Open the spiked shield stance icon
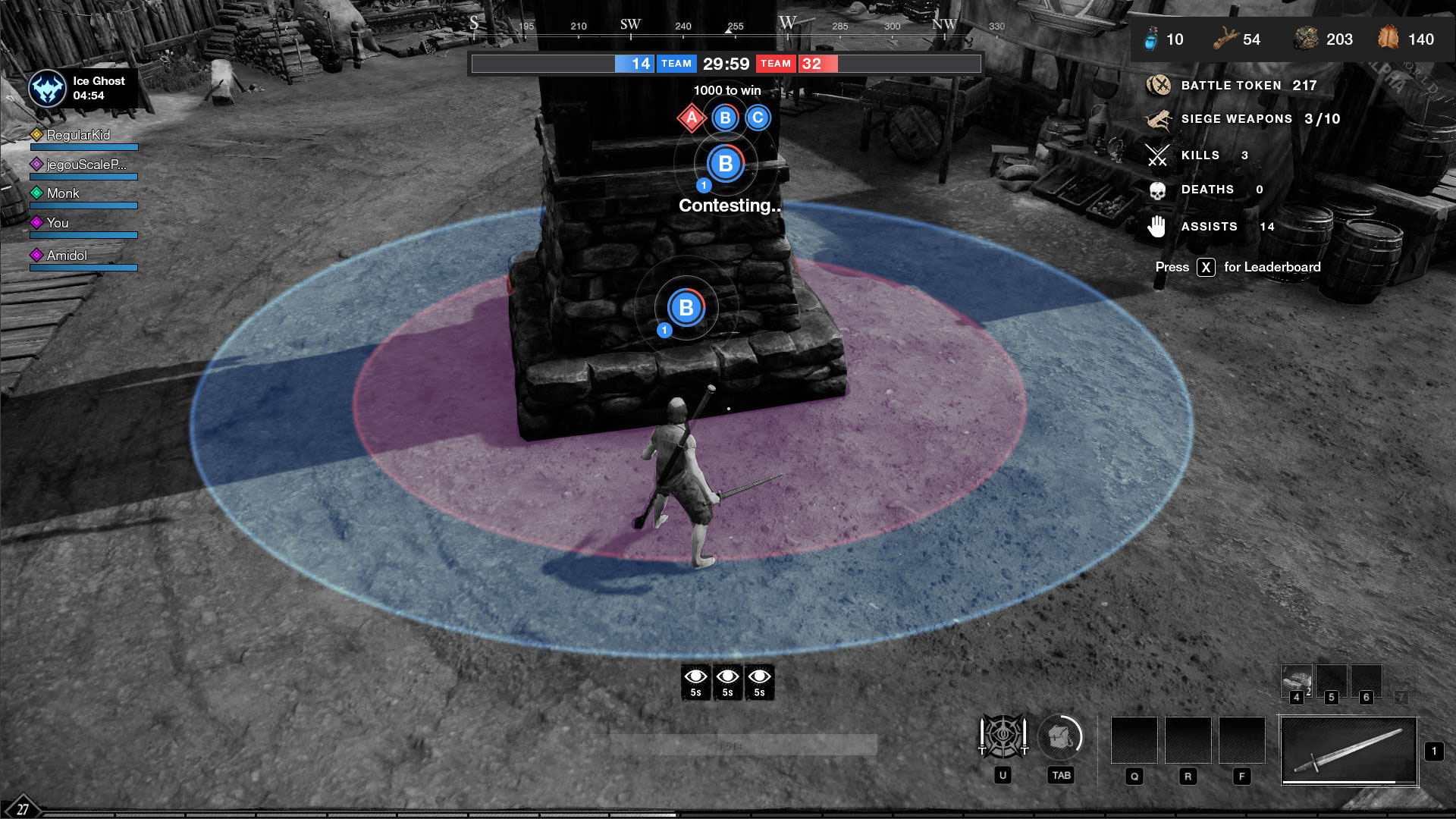 click(x=1003, y=736)
